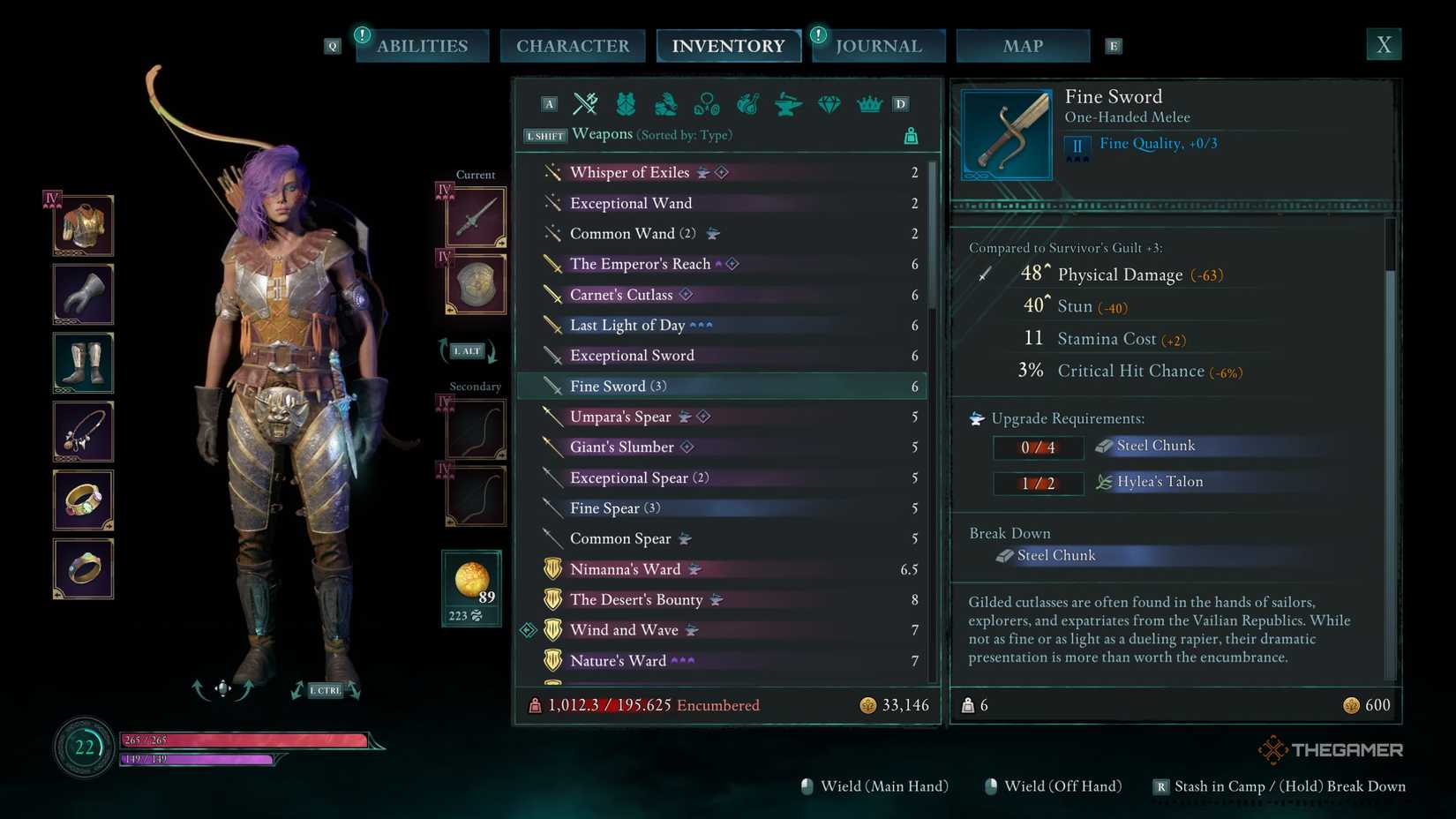Toggle the L ALT weapon set switch

[x=466, y=350]
